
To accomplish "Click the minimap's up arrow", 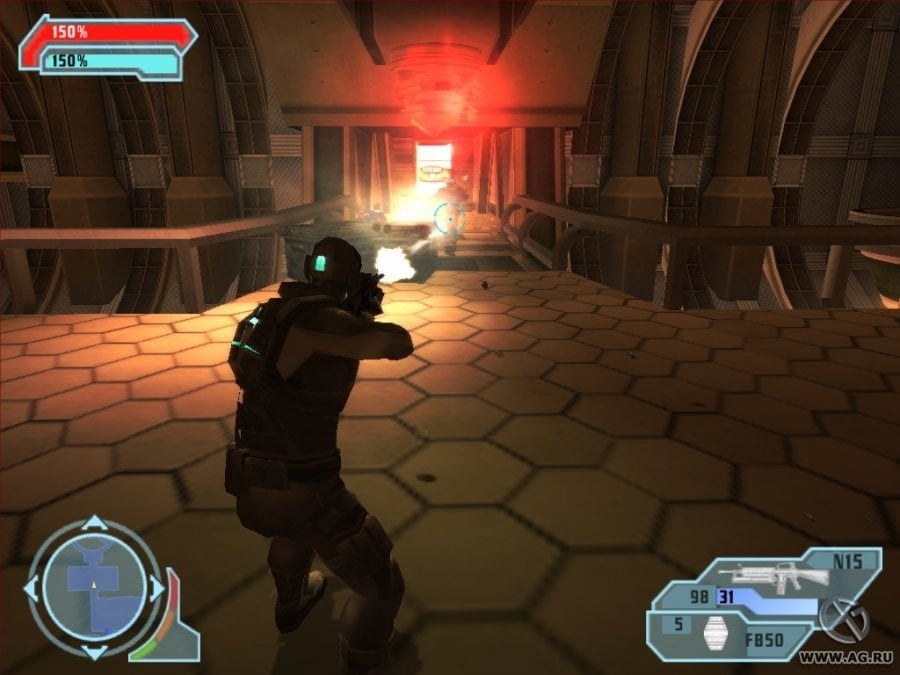I will [x=94, y=524].
